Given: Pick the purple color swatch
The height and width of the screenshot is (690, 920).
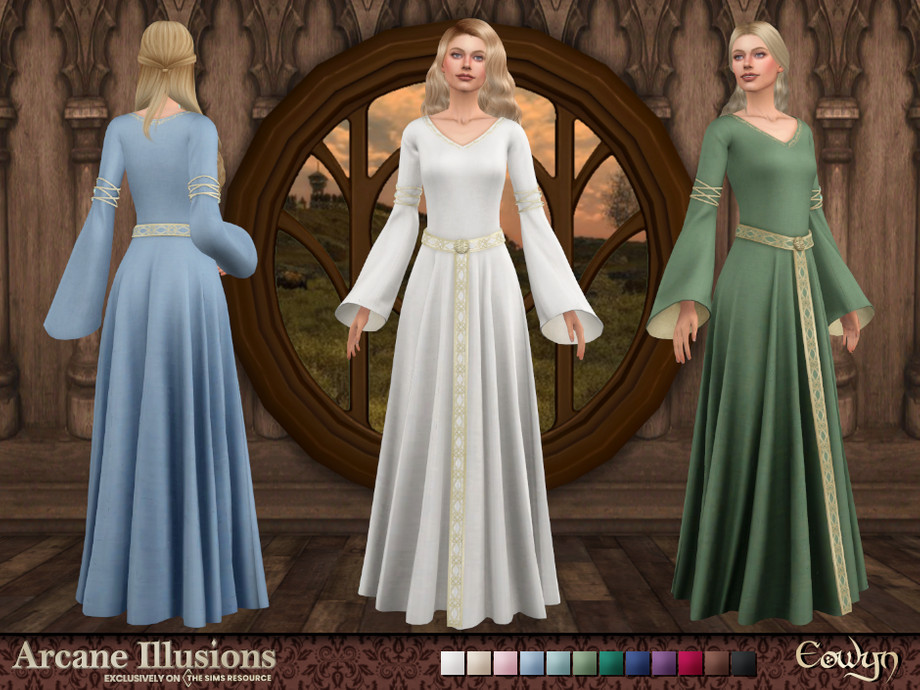Looking at the screenshot, I should (x=664, y=664).
